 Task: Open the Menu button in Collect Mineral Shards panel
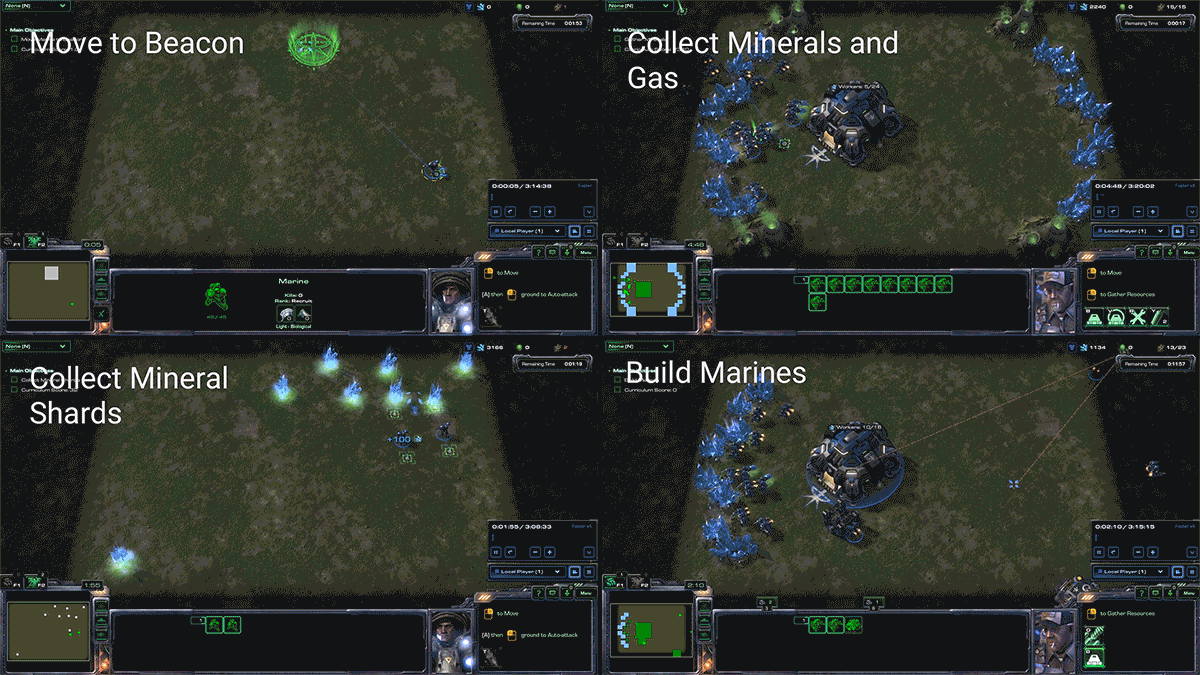(x=586, y=593)
